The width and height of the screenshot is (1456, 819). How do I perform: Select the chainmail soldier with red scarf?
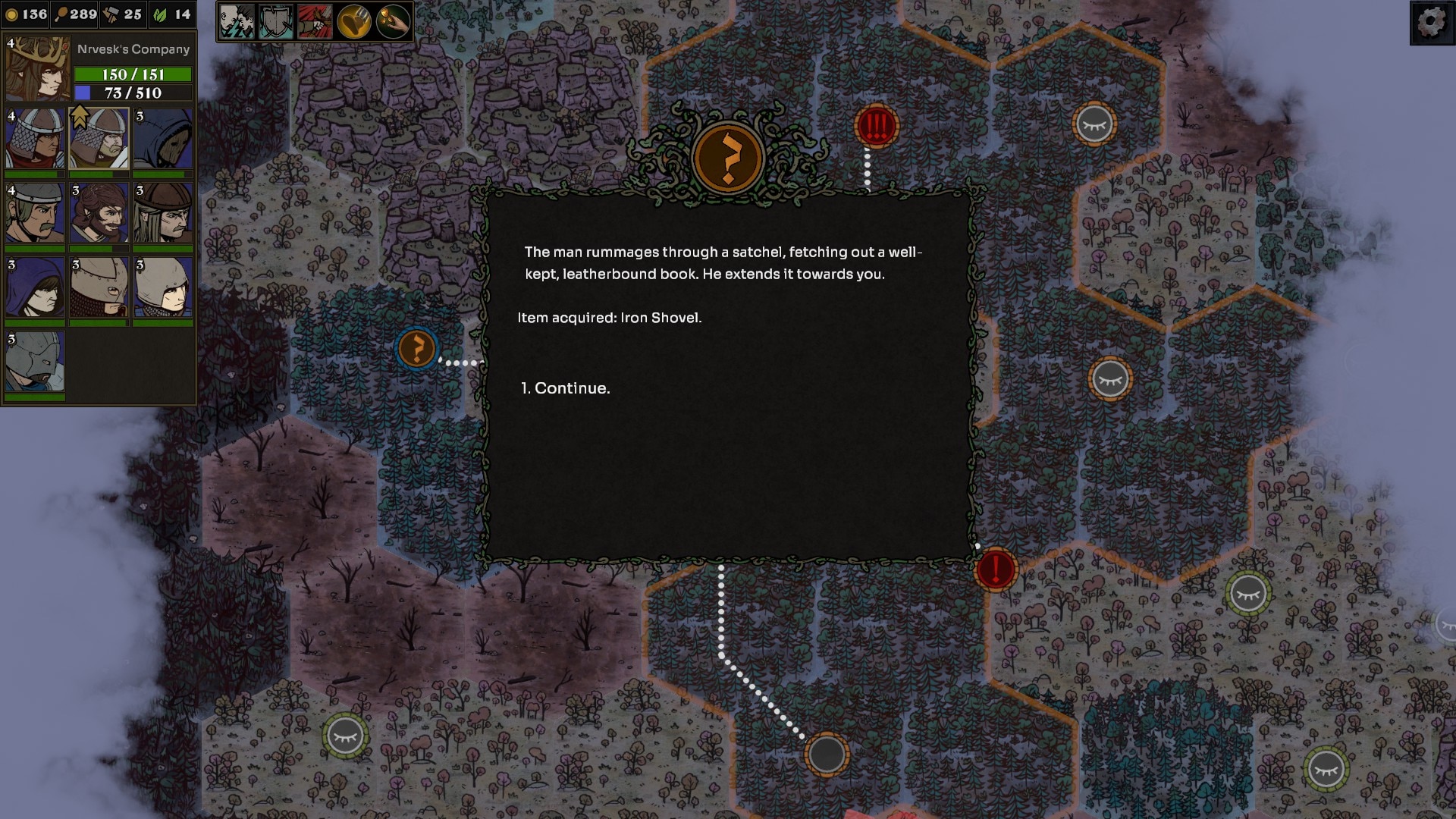pos(35,139)
